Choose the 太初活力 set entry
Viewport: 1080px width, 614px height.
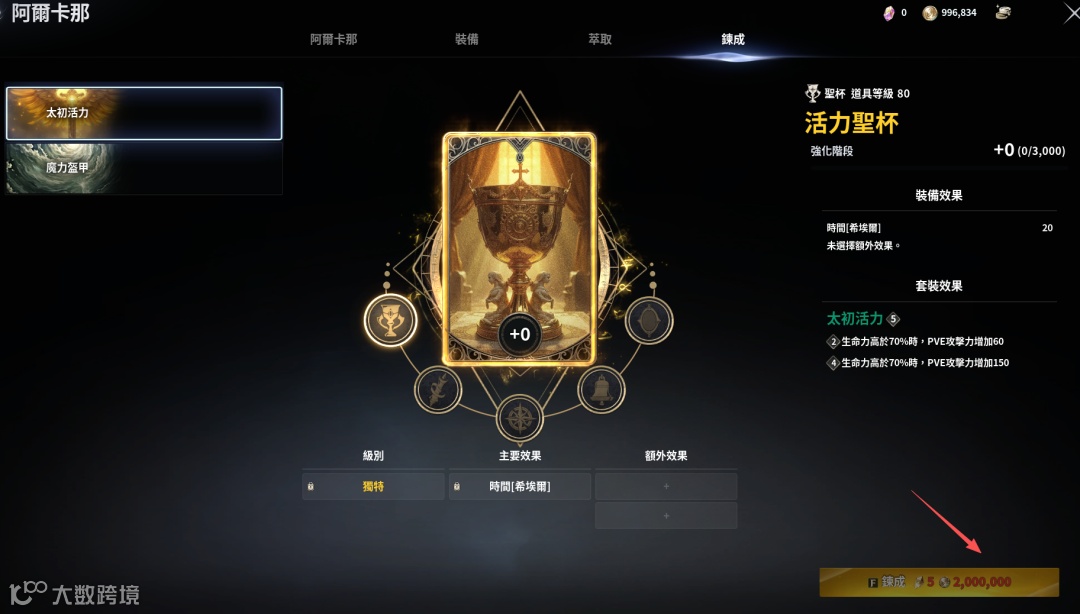pos(144,113)
